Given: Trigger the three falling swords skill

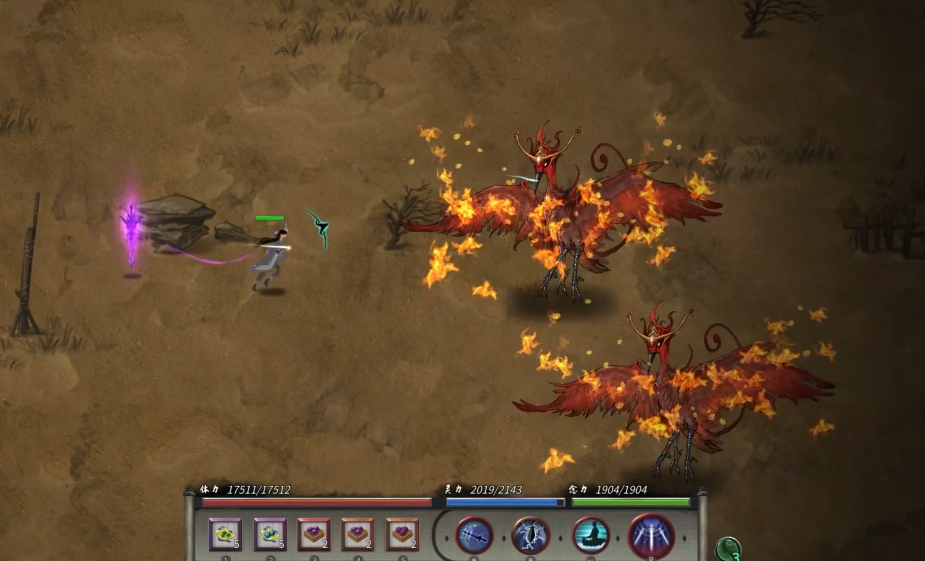Looking at the screenshot, I should (x=651, y=535).
